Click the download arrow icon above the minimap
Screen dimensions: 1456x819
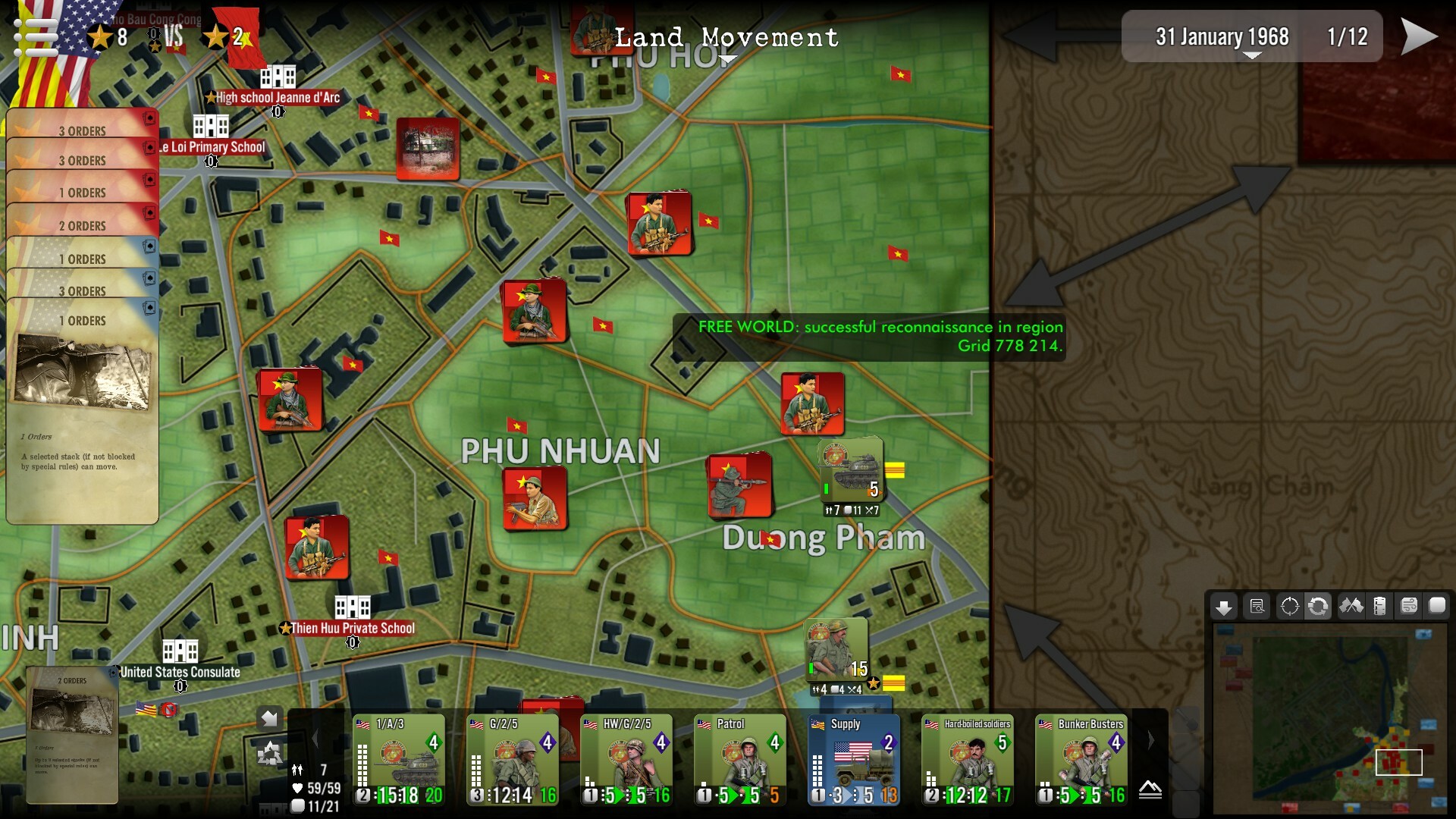pyautogui.click(x=1225, y=607)
